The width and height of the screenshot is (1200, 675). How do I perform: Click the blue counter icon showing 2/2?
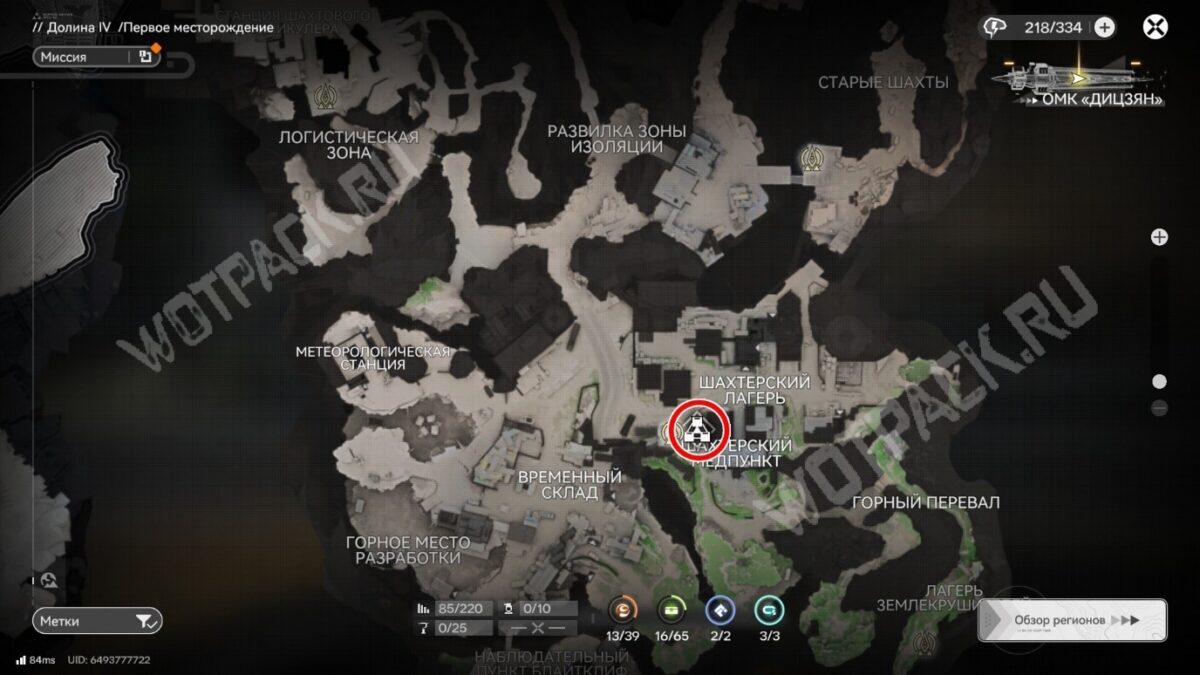click(x=719, y=611)
